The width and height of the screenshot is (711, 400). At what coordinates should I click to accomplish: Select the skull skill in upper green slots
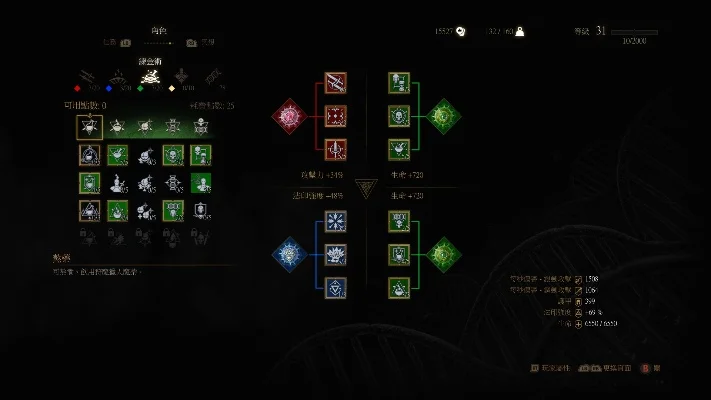pos(398,117)
